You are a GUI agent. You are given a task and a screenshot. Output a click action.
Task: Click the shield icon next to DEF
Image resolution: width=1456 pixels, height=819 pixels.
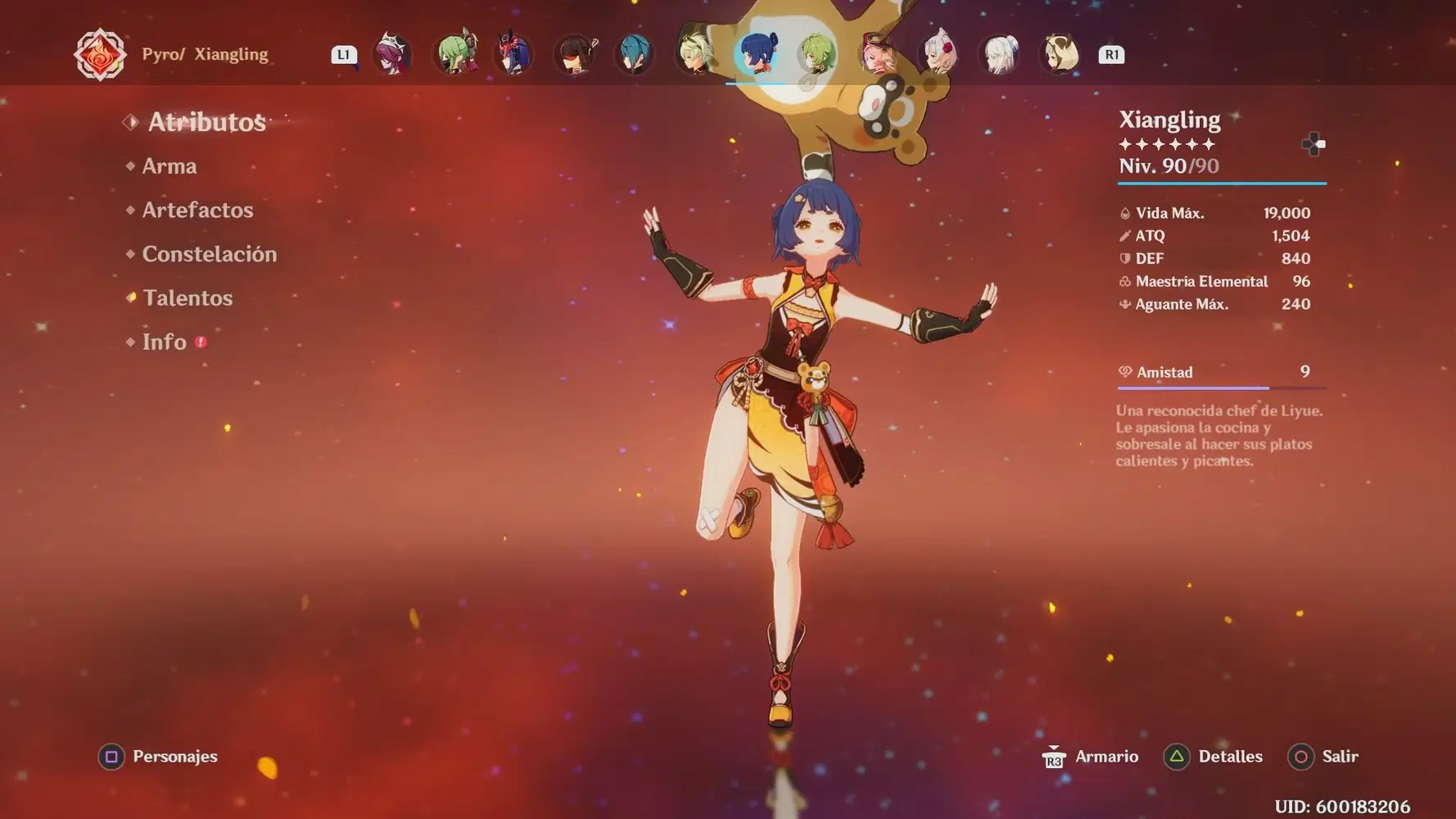[1124, 258]
